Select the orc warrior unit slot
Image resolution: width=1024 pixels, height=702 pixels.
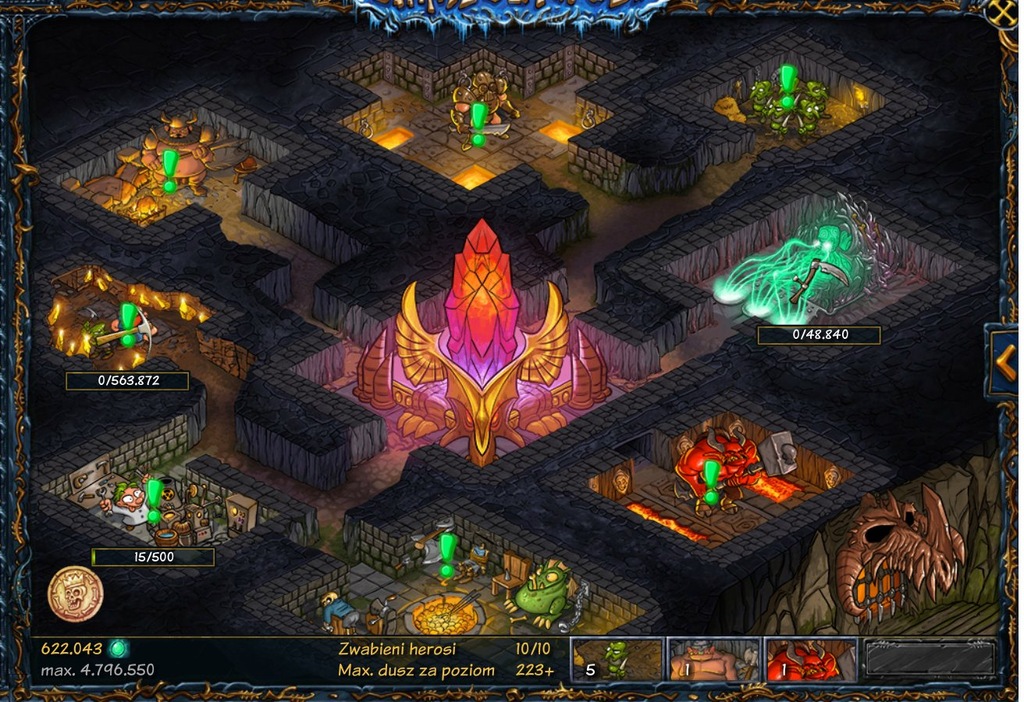714,661
